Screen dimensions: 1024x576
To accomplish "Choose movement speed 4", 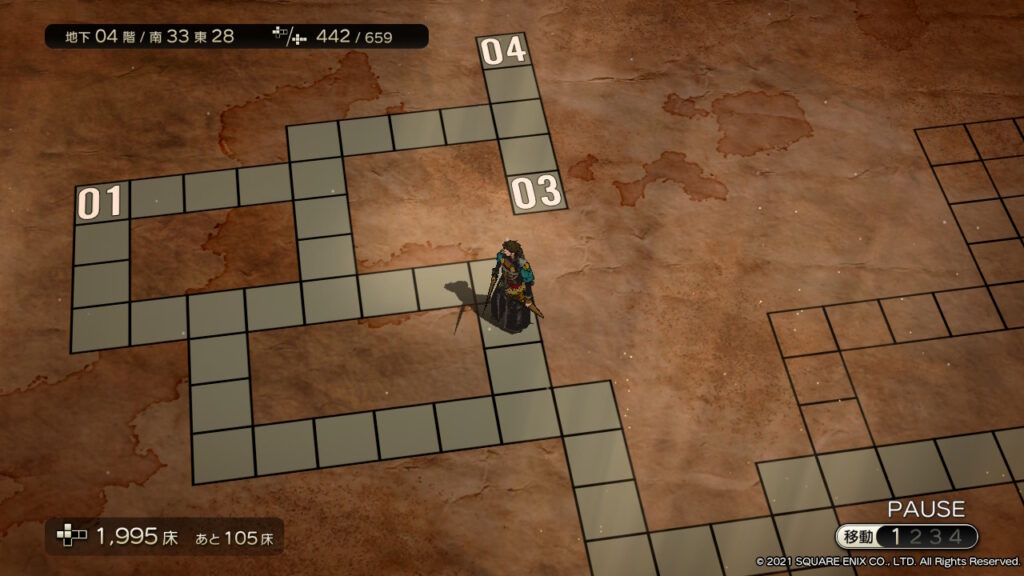I will tap(955, 537).
